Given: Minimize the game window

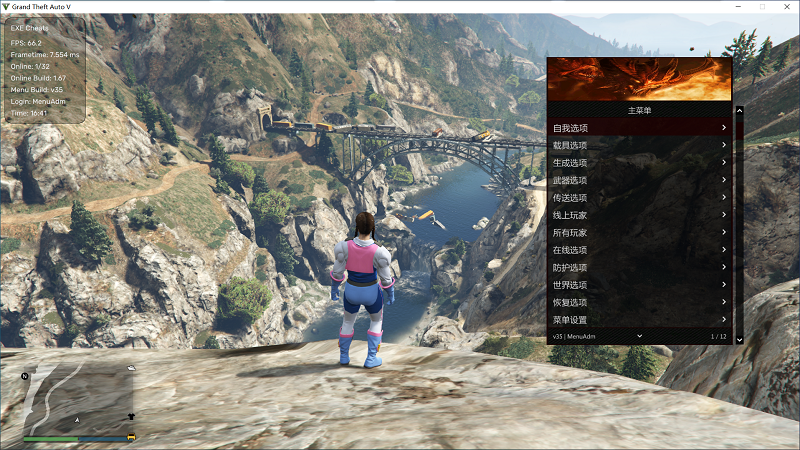Looking at the screenshot, I should click(739, 6).
